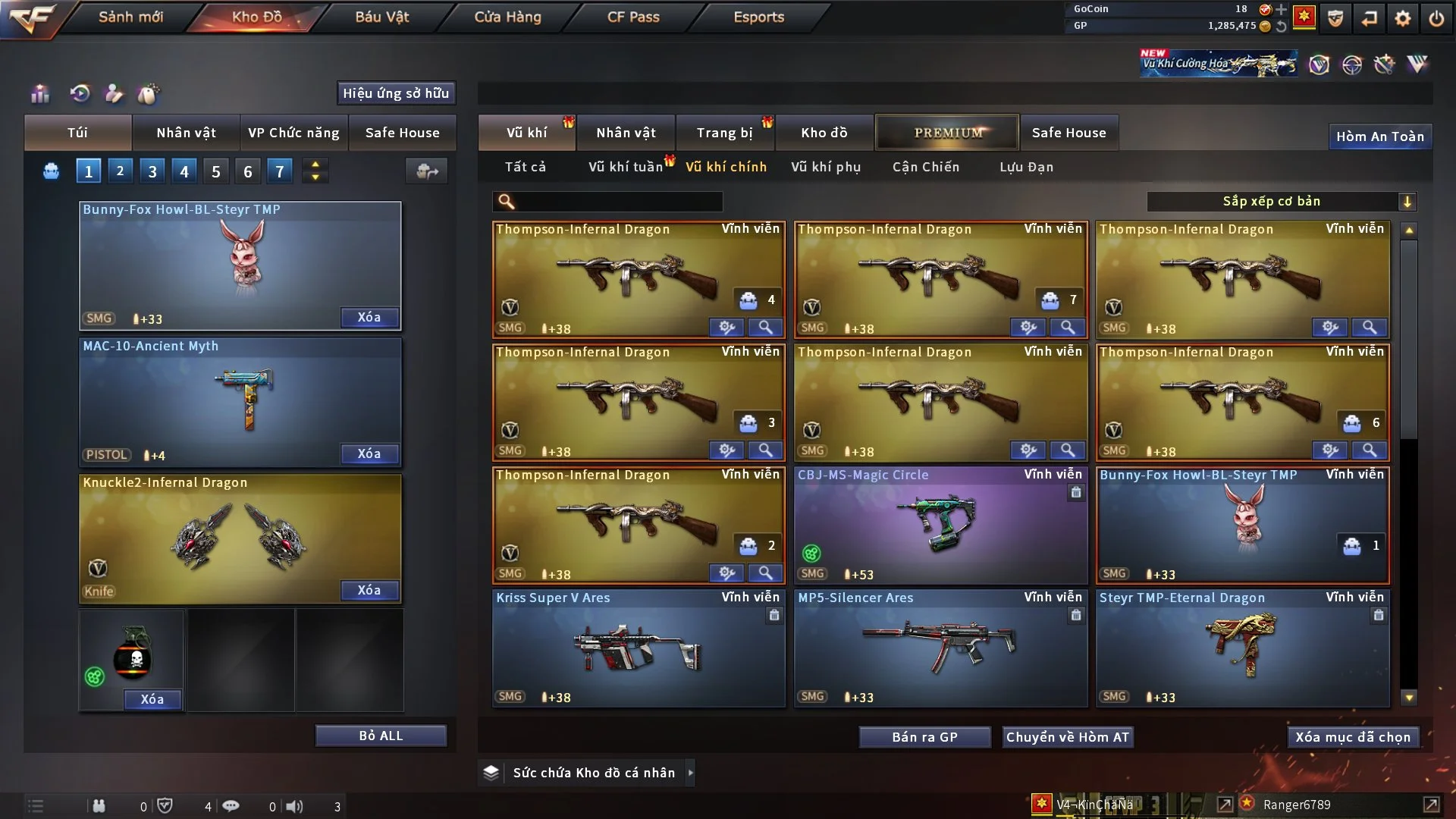
Task: Switch to the Nhân vật bag tab
Action: (186, 133)
